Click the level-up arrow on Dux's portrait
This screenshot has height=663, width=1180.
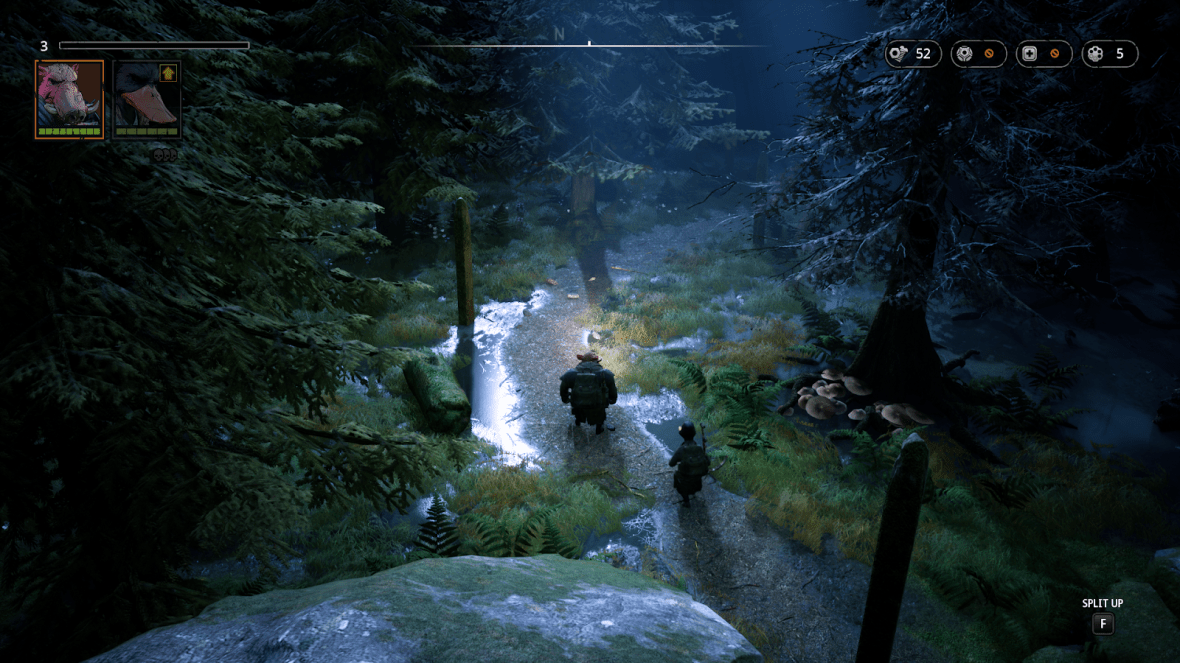coord(168,73)
